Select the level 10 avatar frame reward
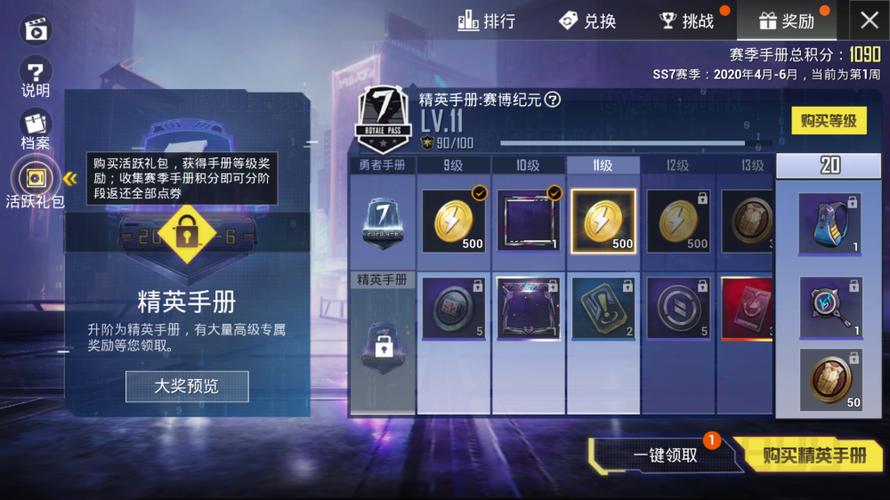890x500 pixels. click(529, 221)
